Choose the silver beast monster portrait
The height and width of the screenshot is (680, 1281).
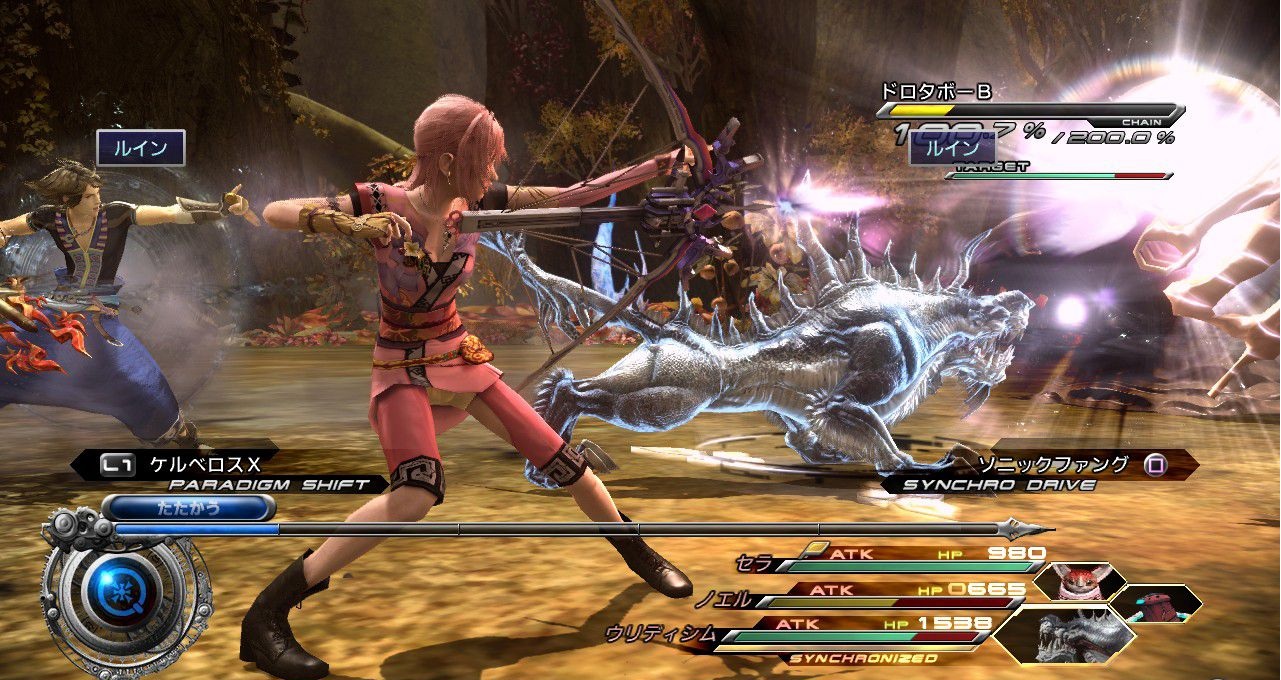click(1070, 634)
